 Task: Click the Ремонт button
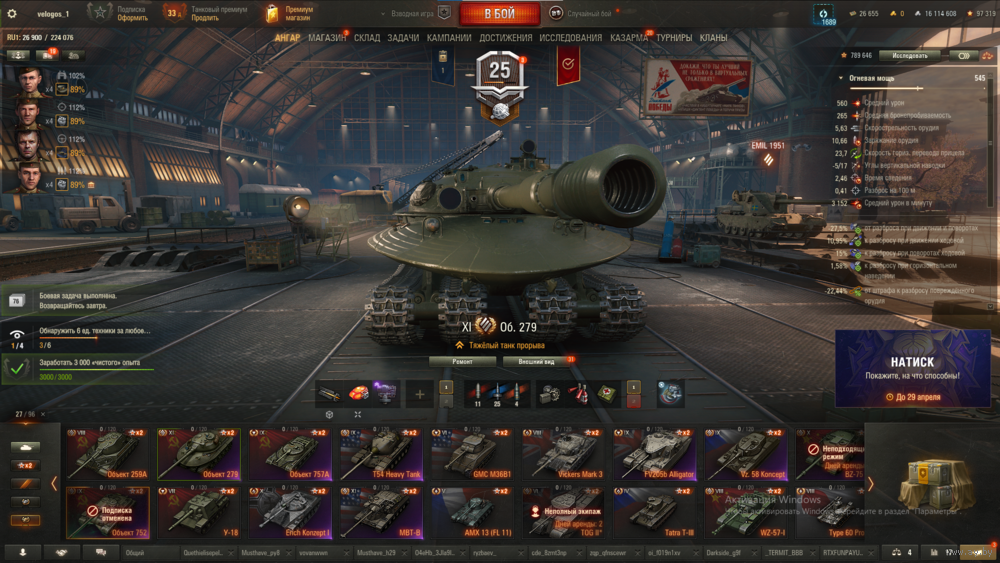[462, 361]
